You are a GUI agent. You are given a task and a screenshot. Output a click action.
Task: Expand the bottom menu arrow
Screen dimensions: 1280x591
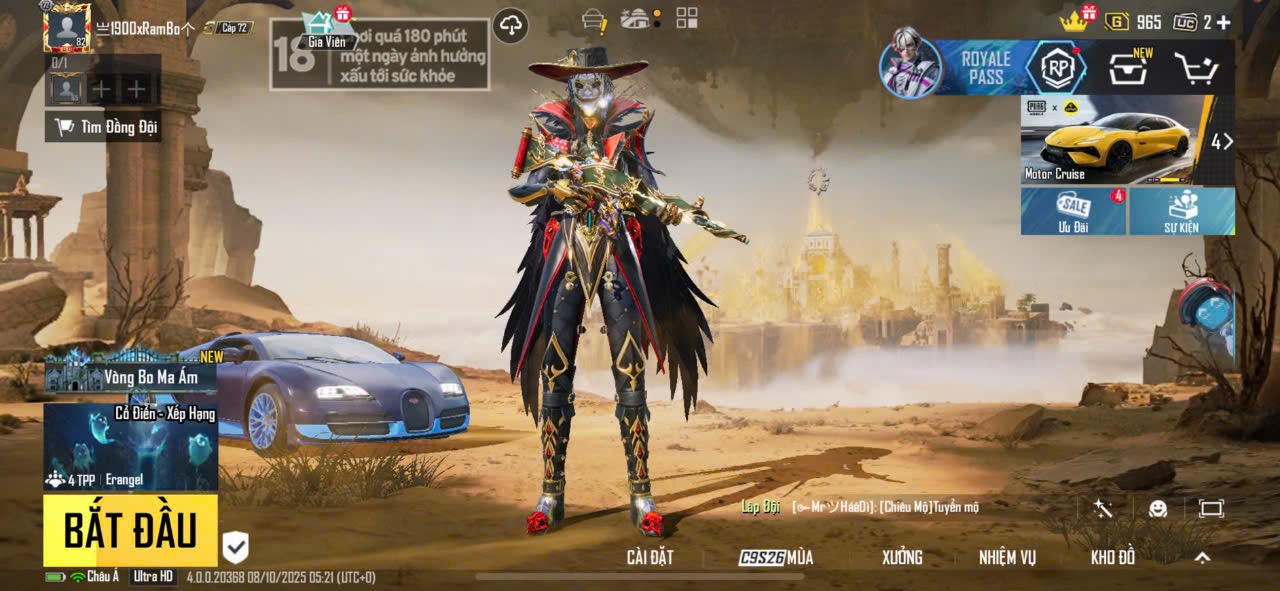1203,558
